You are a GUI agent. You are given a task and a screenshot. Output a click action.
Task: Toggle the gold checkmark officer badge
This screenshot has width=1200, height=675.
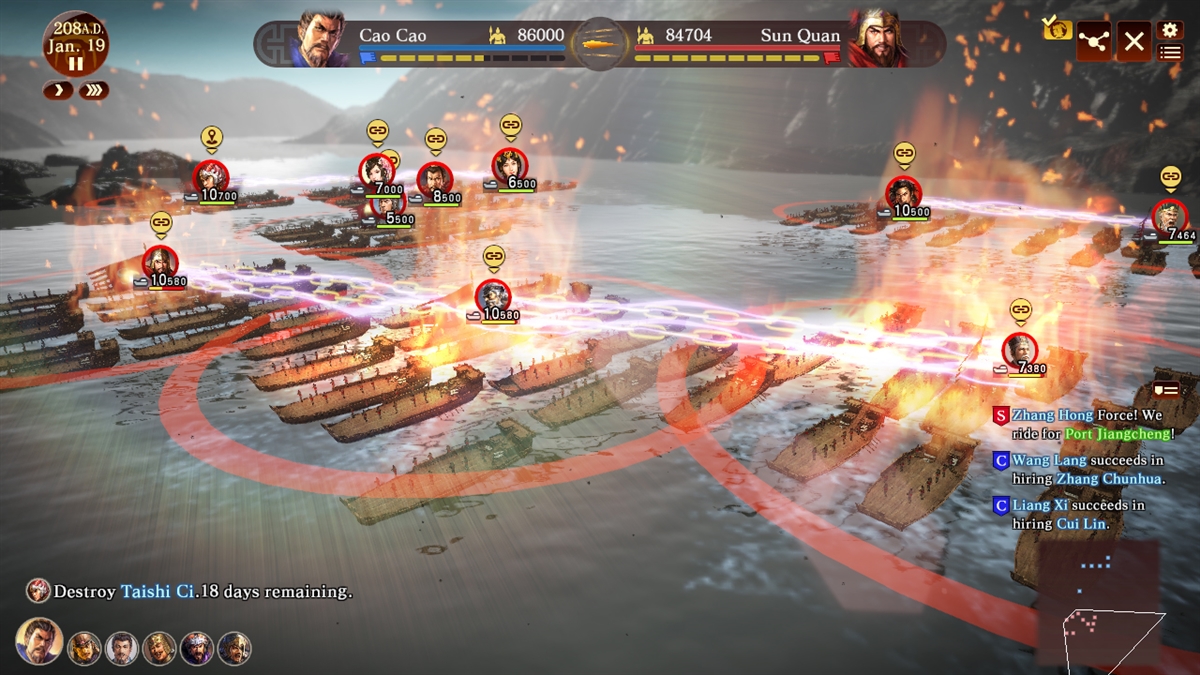point(1056,28)
